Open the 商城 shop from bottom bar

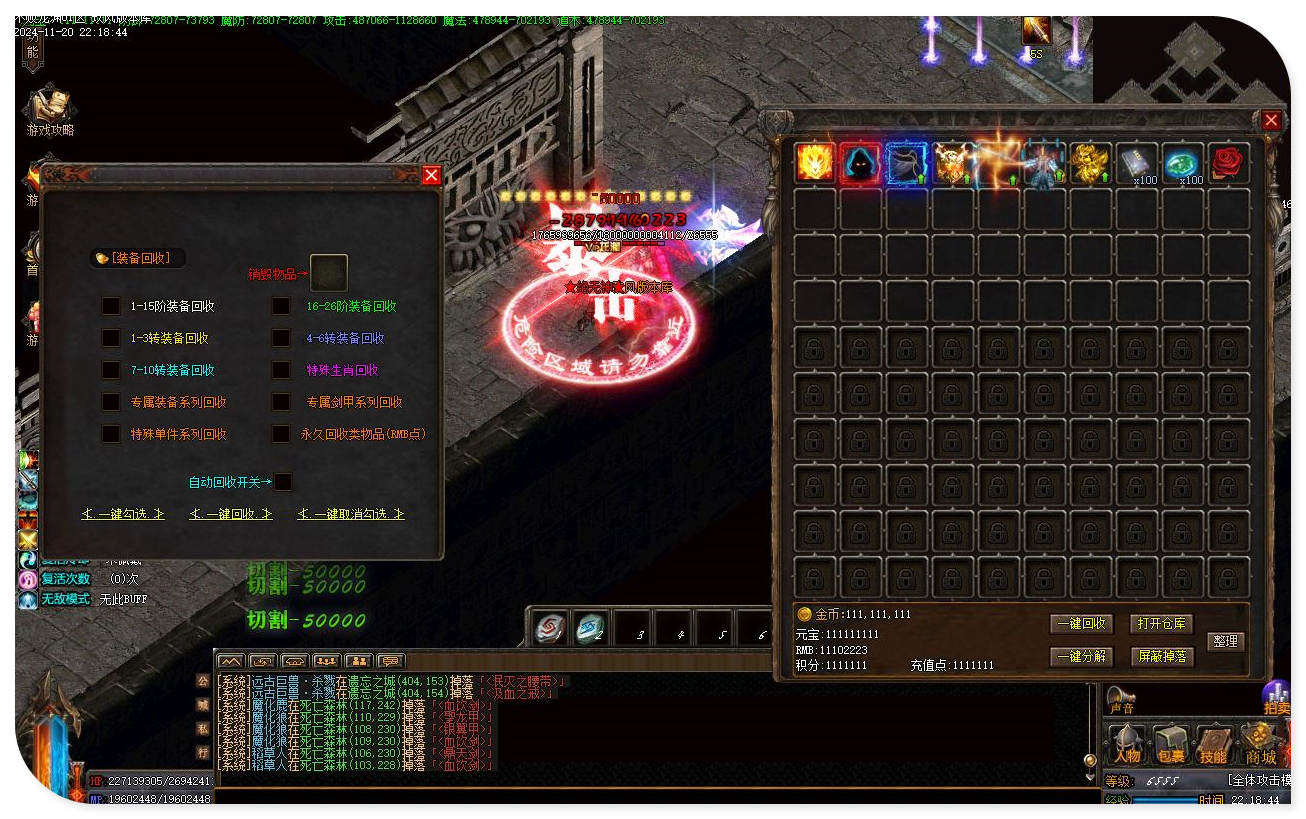pyautogui.click(x=1261, y=746)
